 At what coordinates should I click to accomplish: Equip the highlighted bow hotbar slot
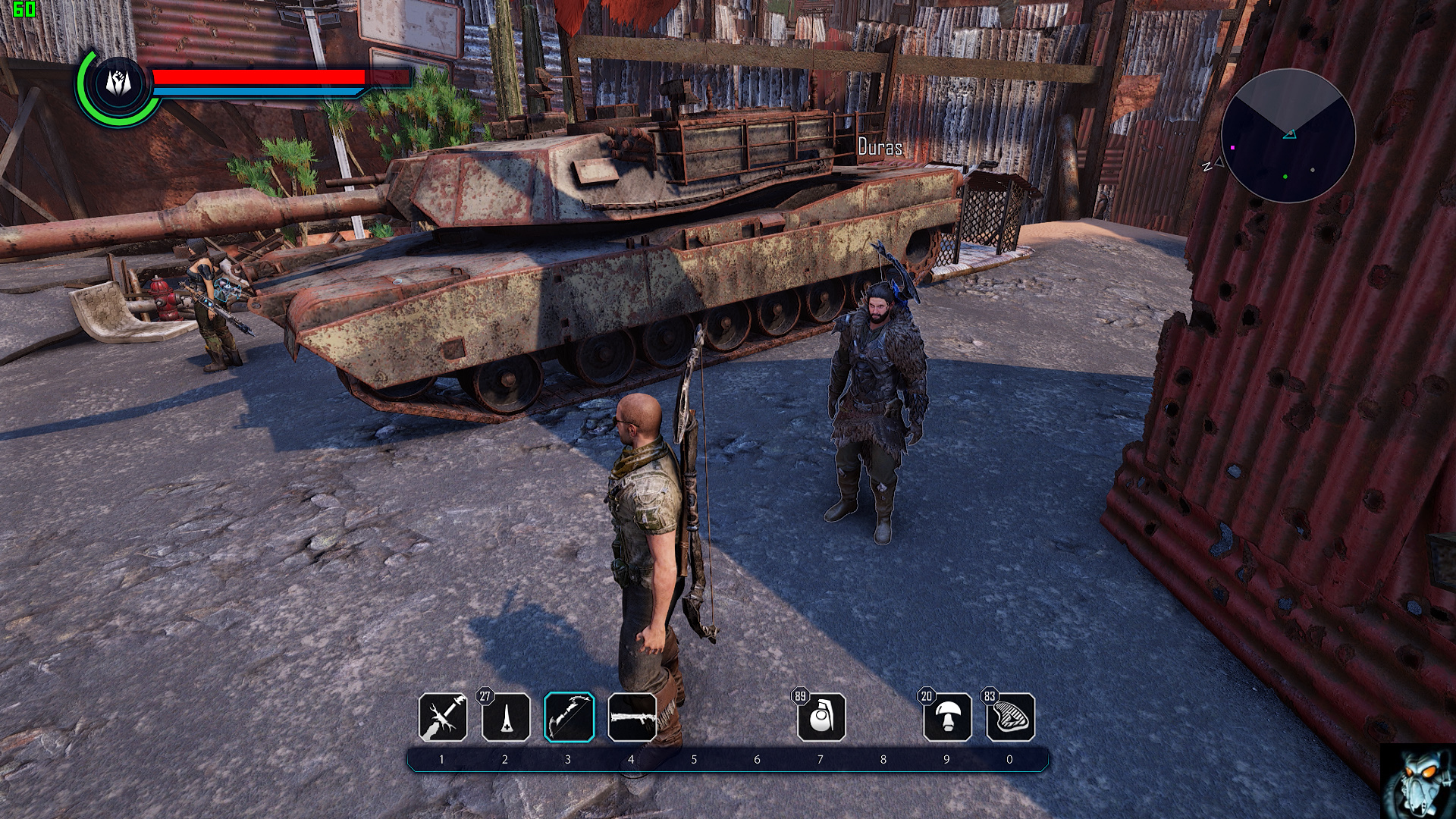(569, 717)
